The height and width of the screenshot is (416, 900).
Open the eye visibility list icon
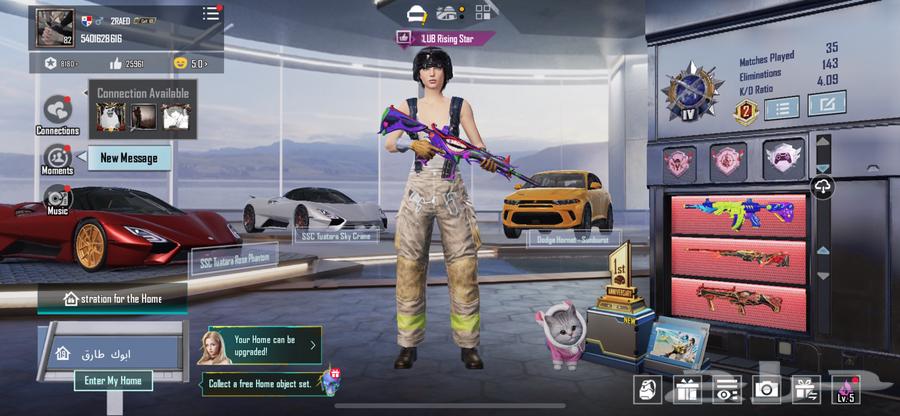coord(728,390)
